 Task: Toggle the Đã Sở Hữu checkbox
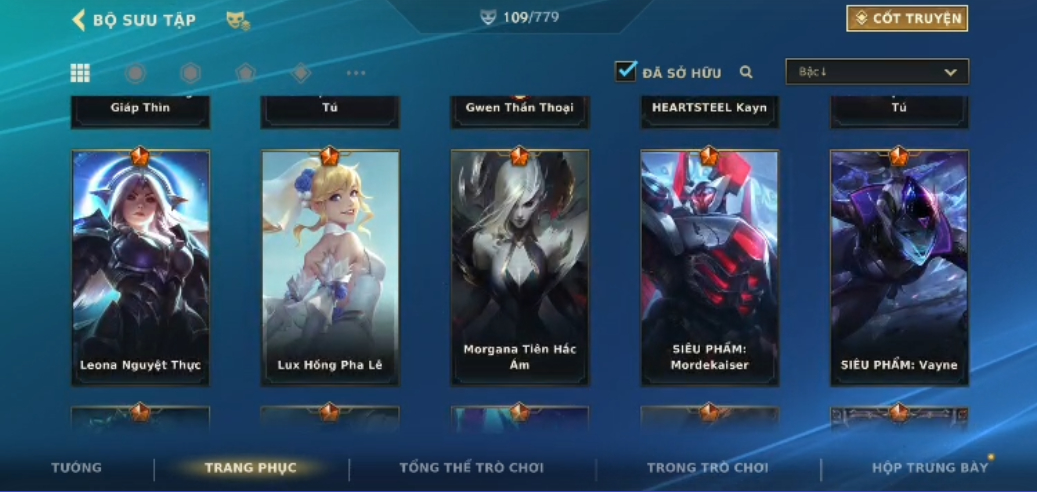[x=626, y=71]
